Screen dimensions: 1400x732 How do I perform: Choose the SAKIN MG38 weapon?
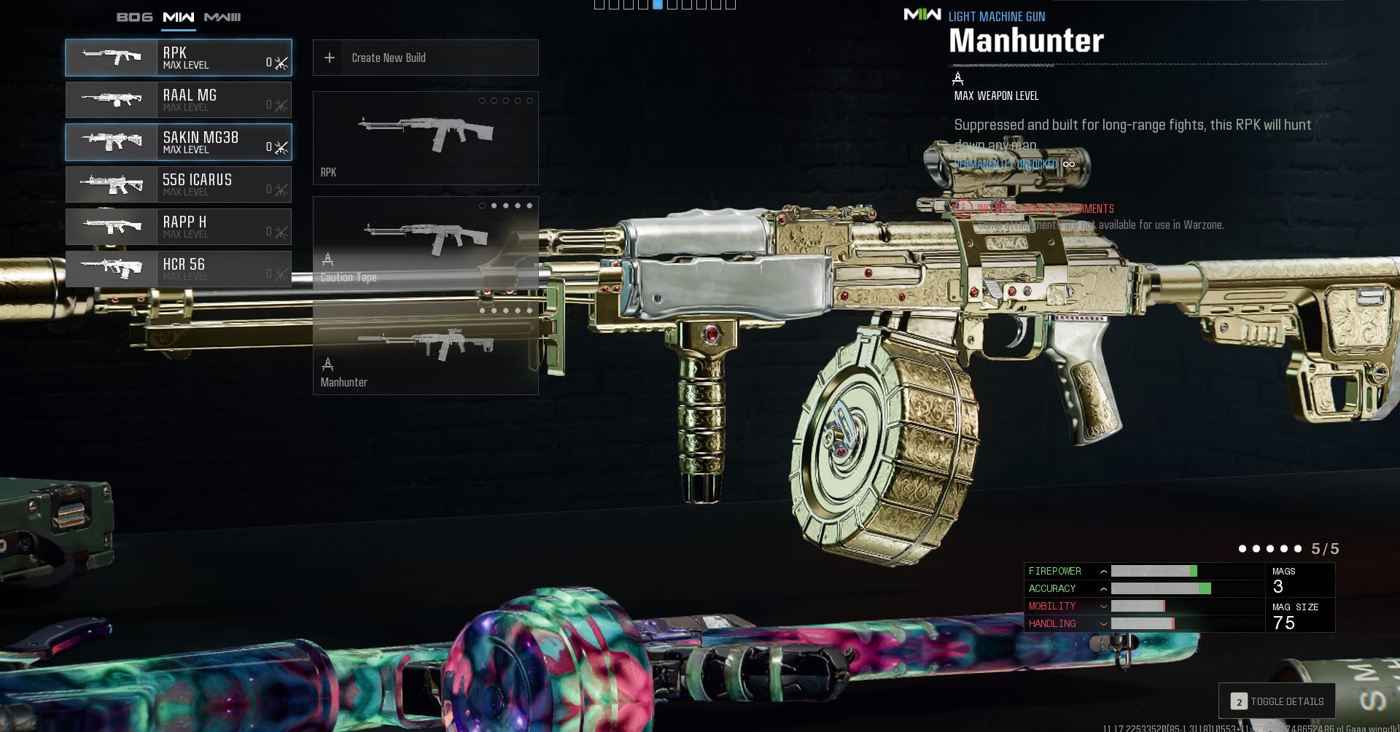pyautogui.click(x=178, y=142)
